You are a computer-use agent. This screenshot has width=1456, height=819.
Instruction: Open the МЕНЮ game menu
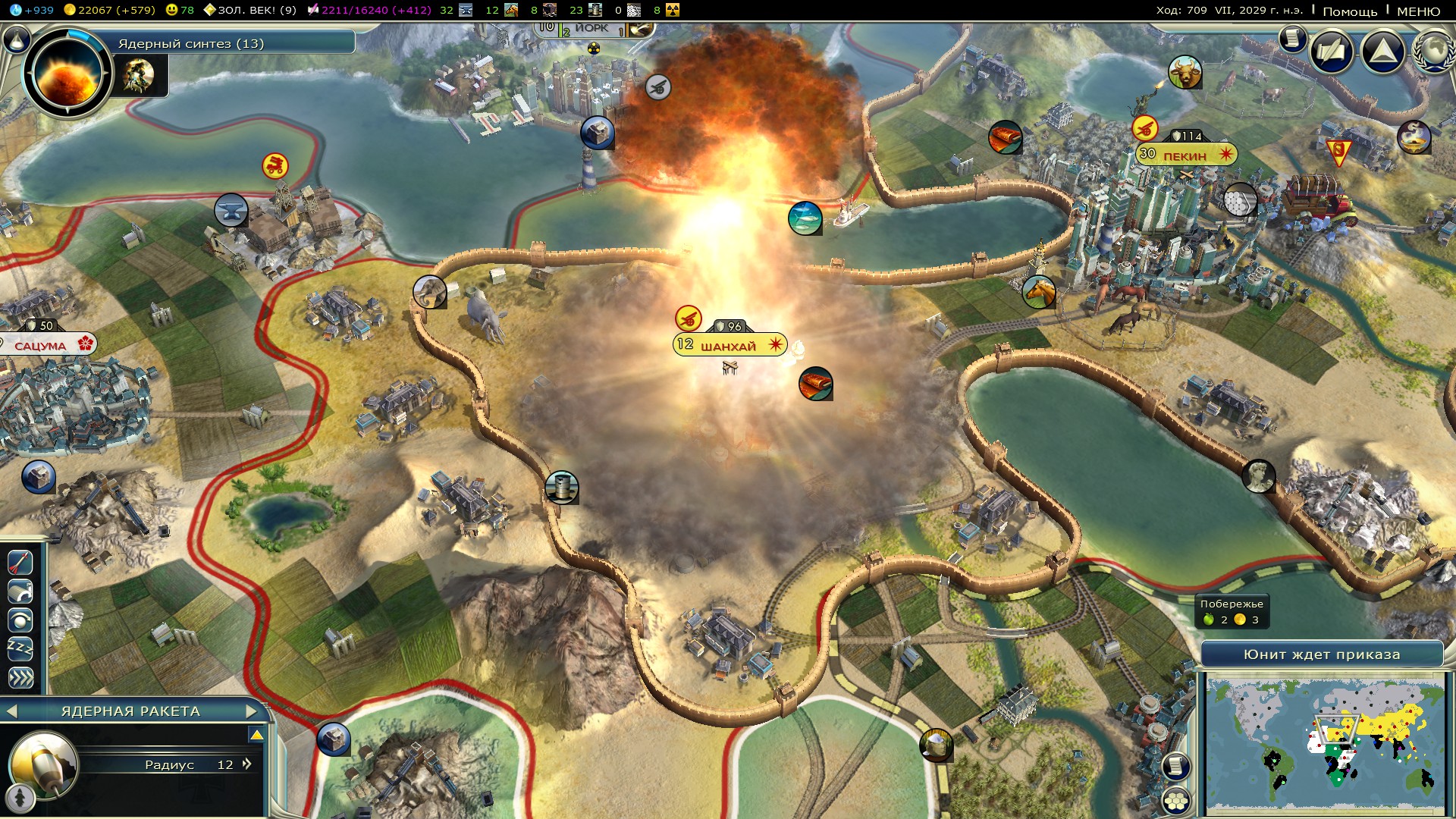coord(1418,11)
